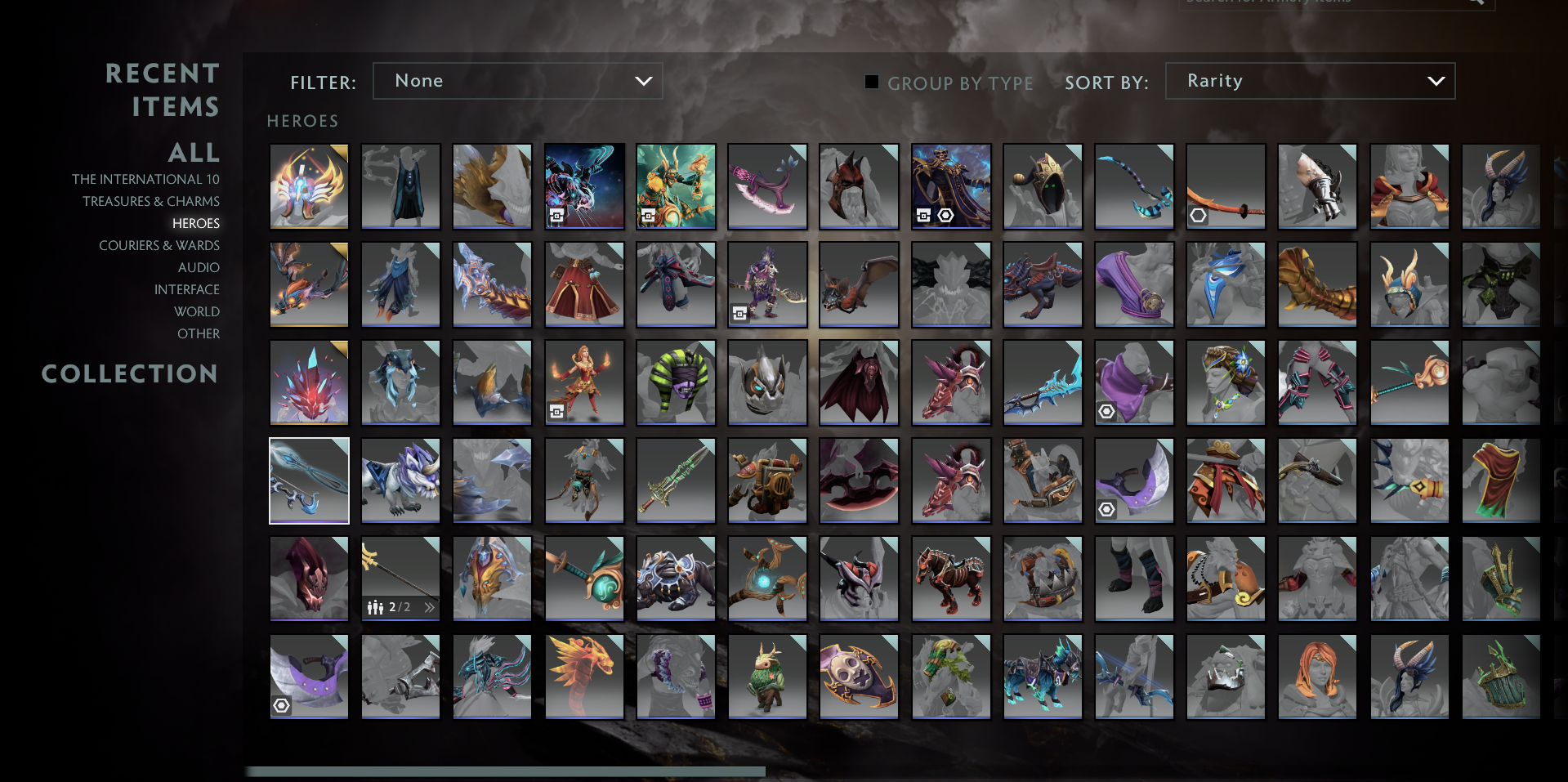Select HEROES in the sidebar

(x=196, y=222)
